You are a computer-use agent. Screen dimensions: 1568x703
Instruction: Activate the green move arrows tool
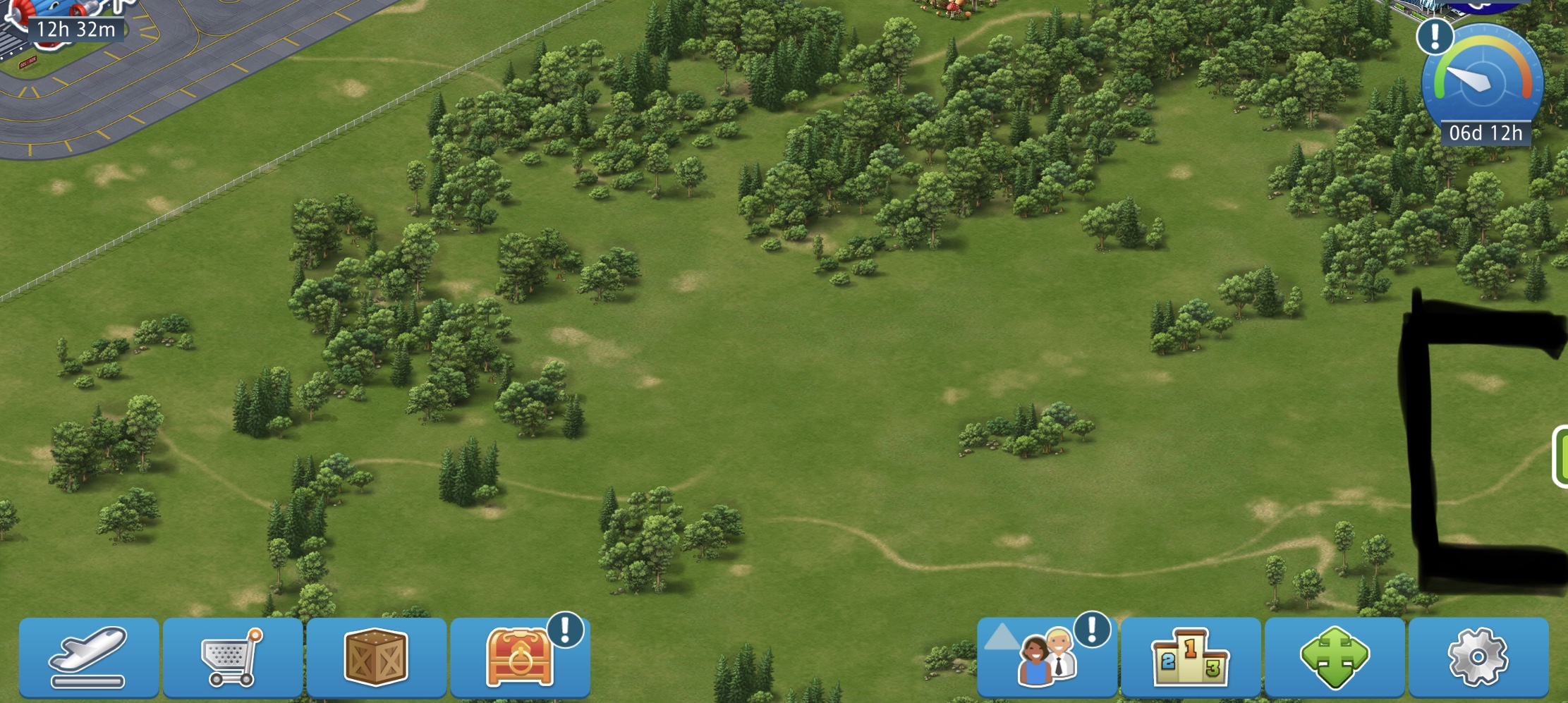point(1335,657)
